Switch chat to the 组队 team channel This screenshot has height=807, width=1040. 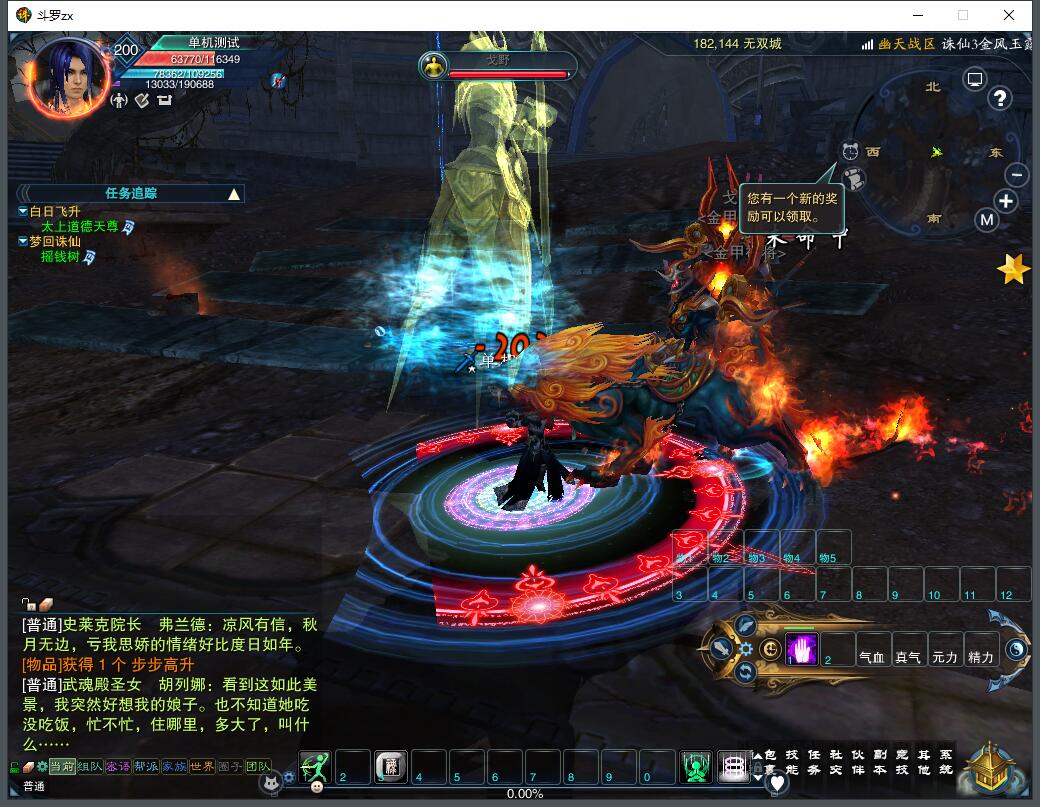[x=90, y=766]
